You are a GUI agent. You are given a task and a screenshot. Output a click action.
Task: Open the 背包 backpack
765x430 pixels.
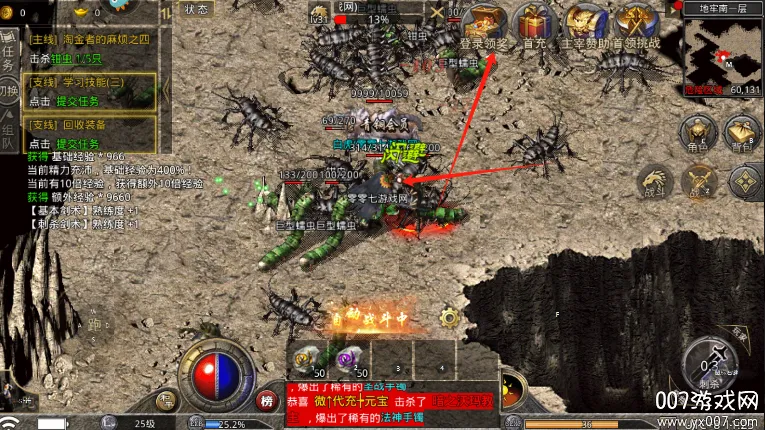[742, 133]
